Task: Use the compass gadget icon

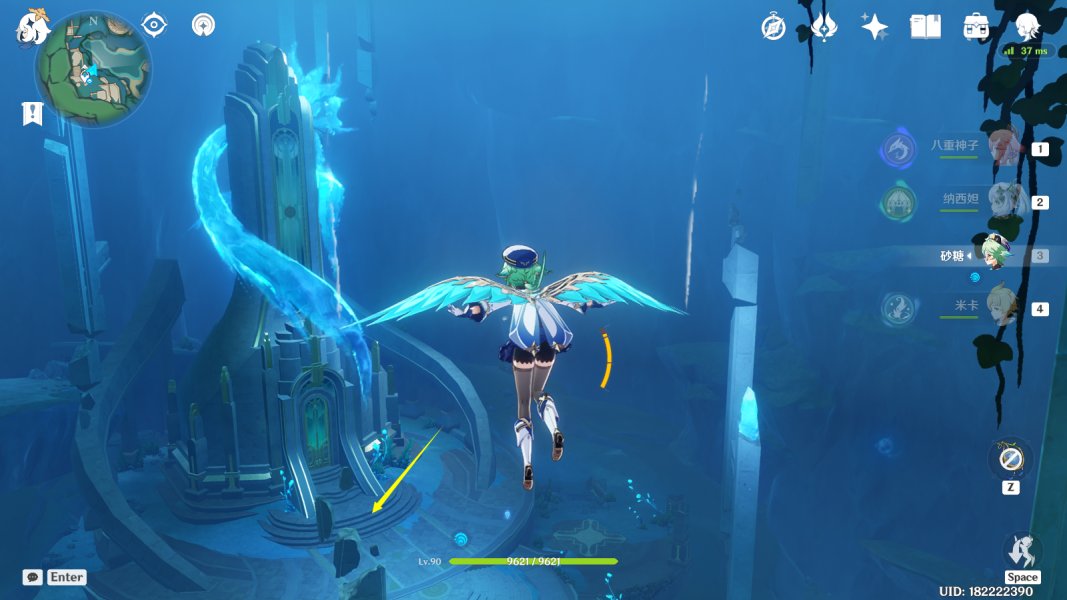Action: [x=1010, y=459]
